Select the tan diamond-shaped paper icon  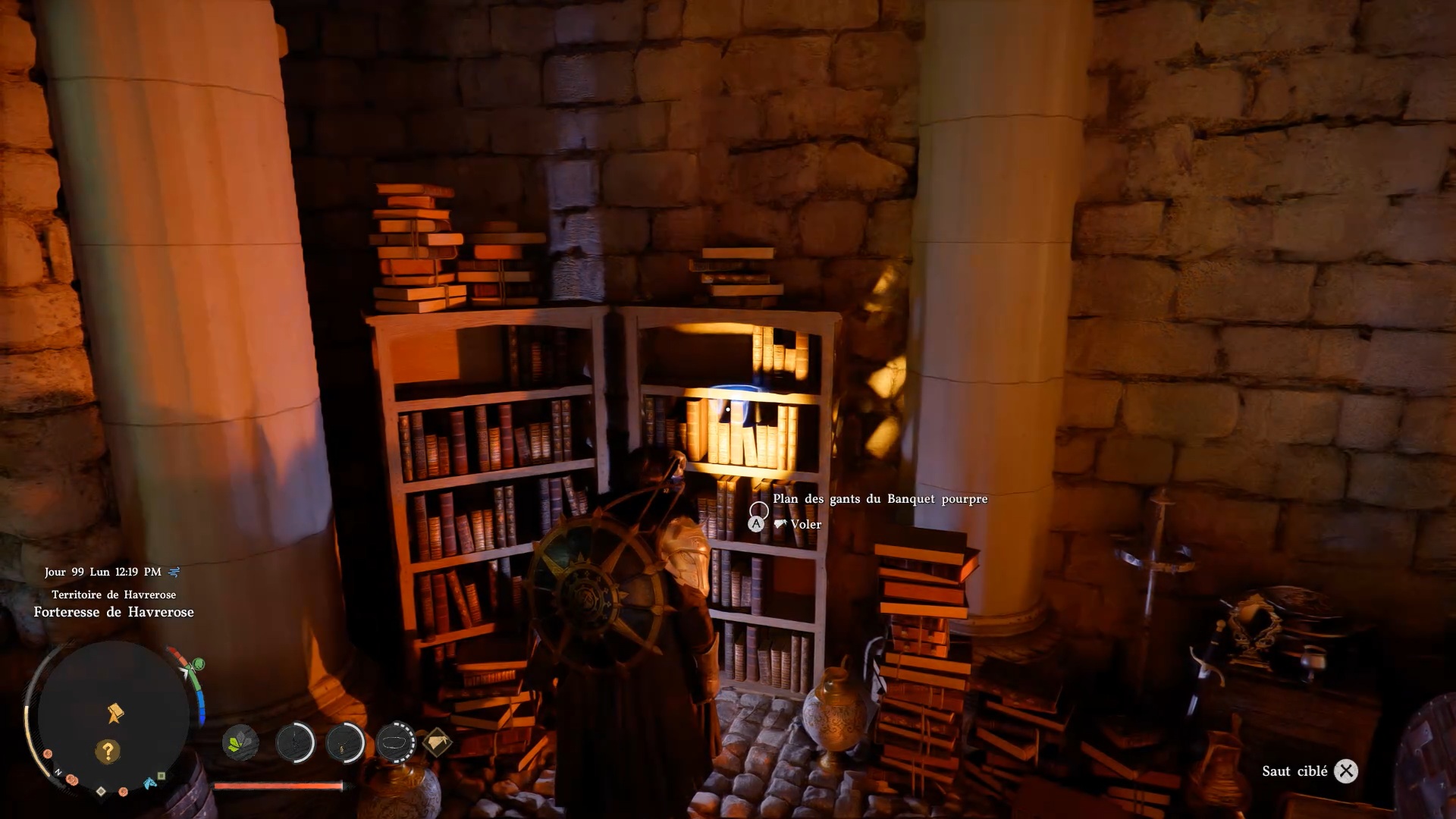[438, 742]
